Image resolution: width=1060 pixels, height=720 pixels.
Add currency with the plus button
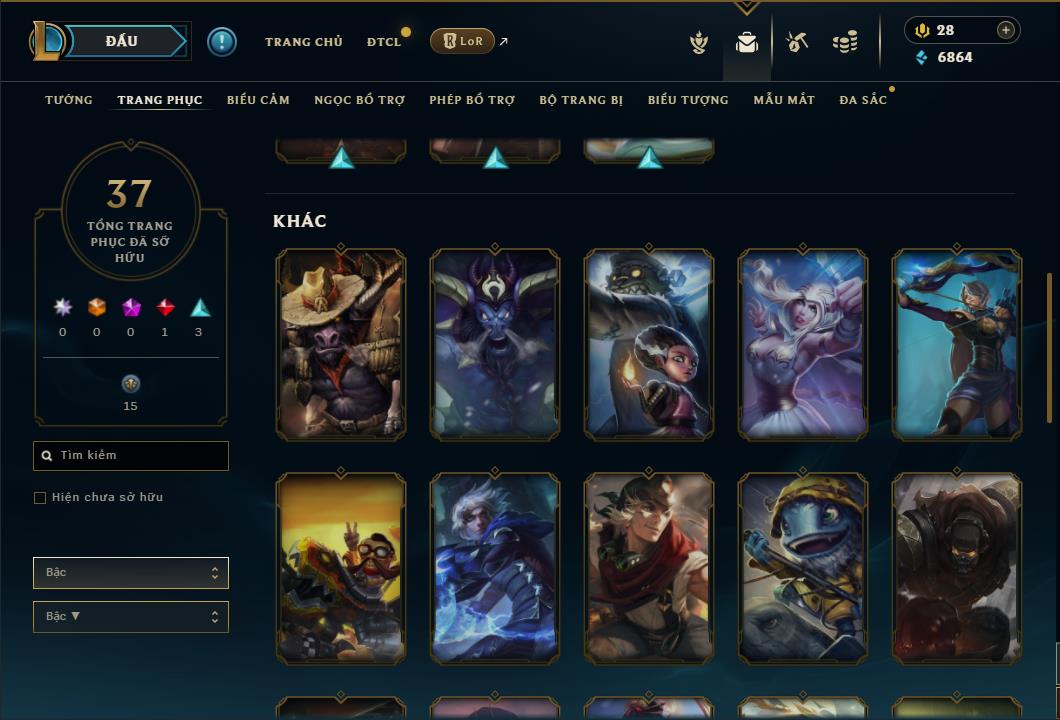pyautogui.click(x=1006, y=30)
